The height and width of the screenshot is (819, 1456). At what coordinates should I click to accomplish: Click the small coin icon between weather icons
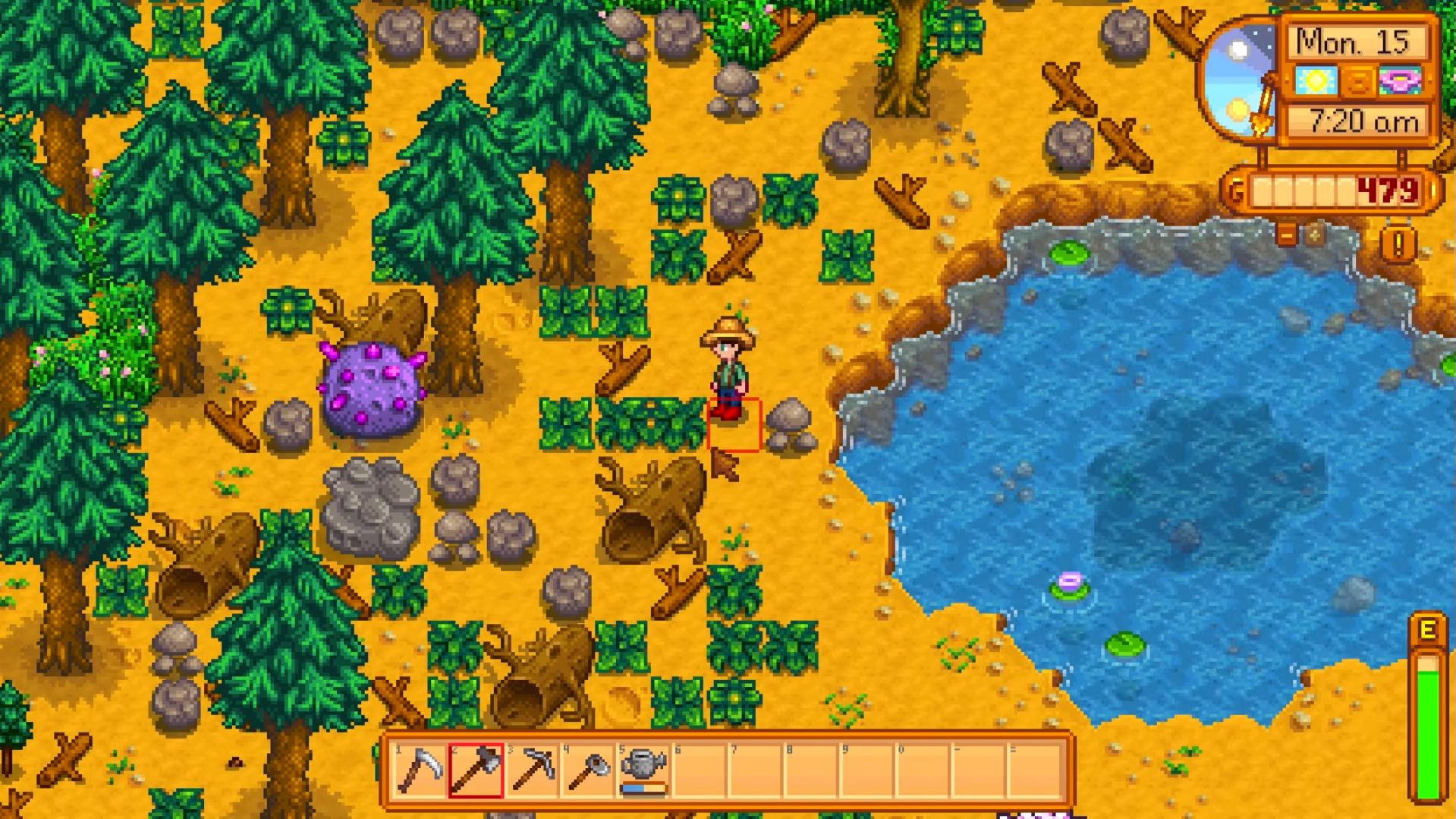1358,80
